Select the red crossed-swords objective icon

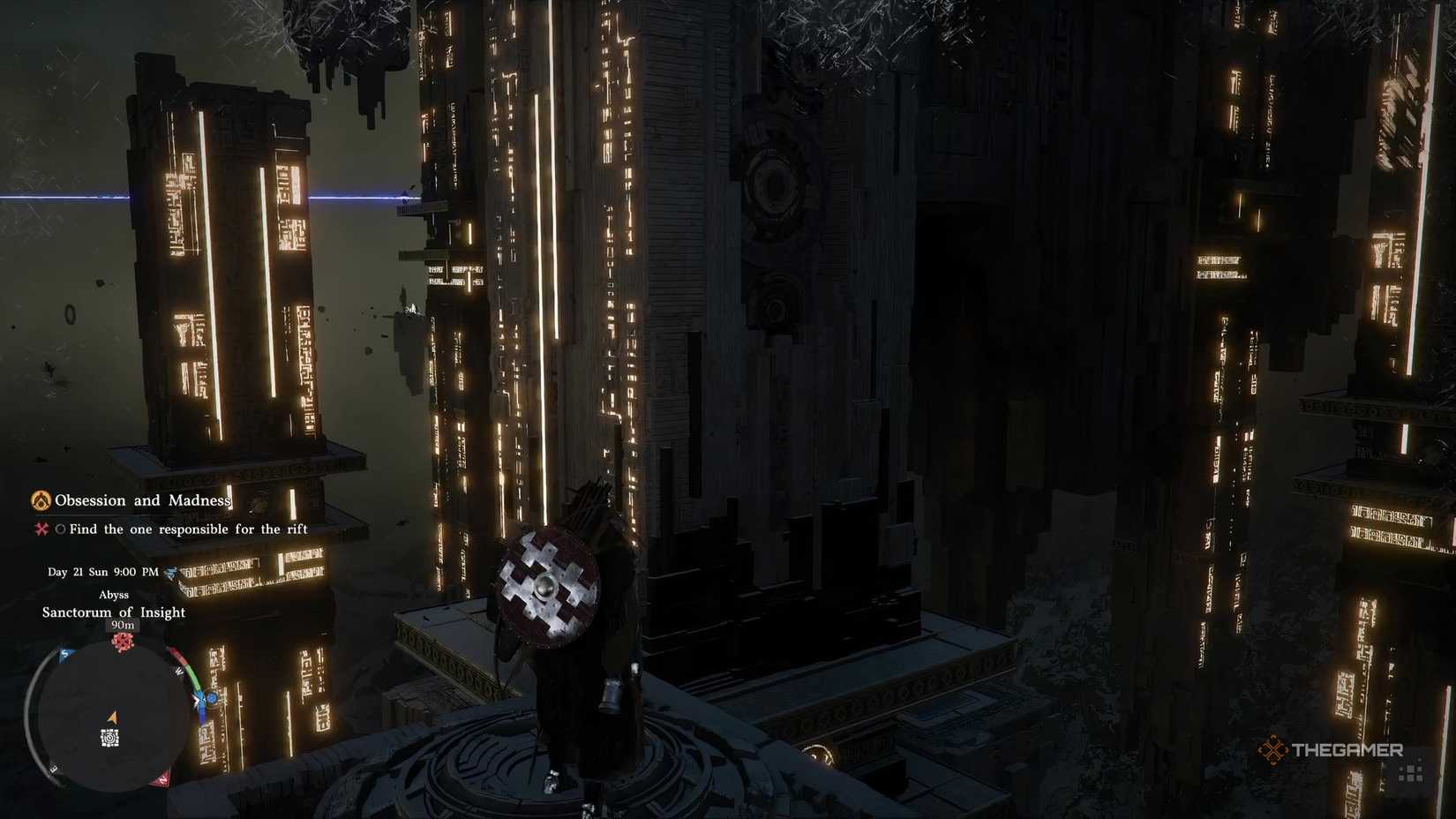pos(44,529)
